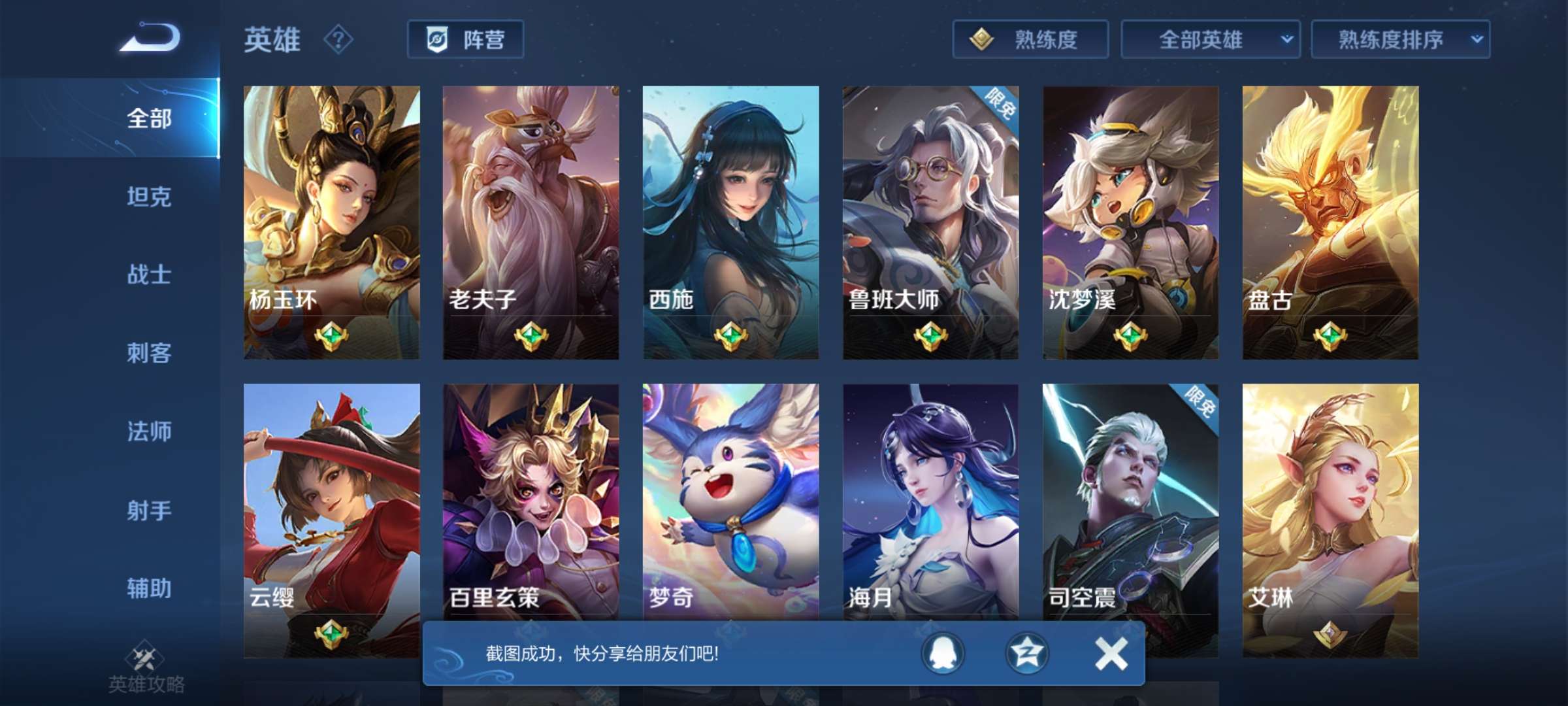1568x706 pixels.
Task: Open the 全部英雄 hero filter dropdown
Action: (x=1212, y=41)
